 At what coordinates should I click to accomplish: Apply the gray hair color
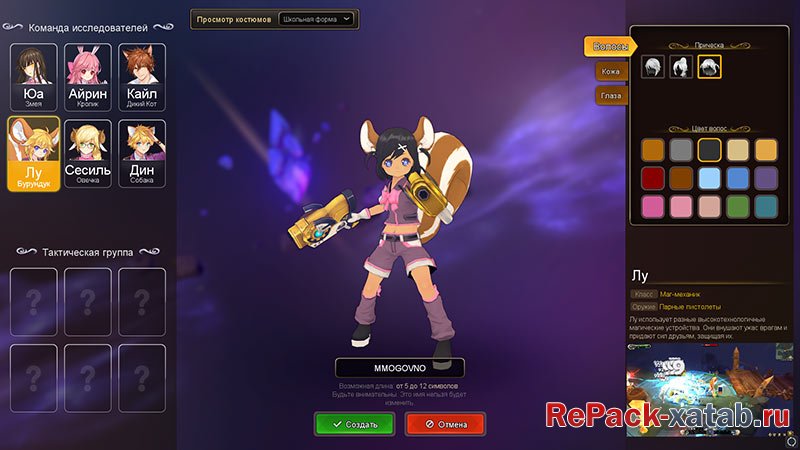(681, 150)
